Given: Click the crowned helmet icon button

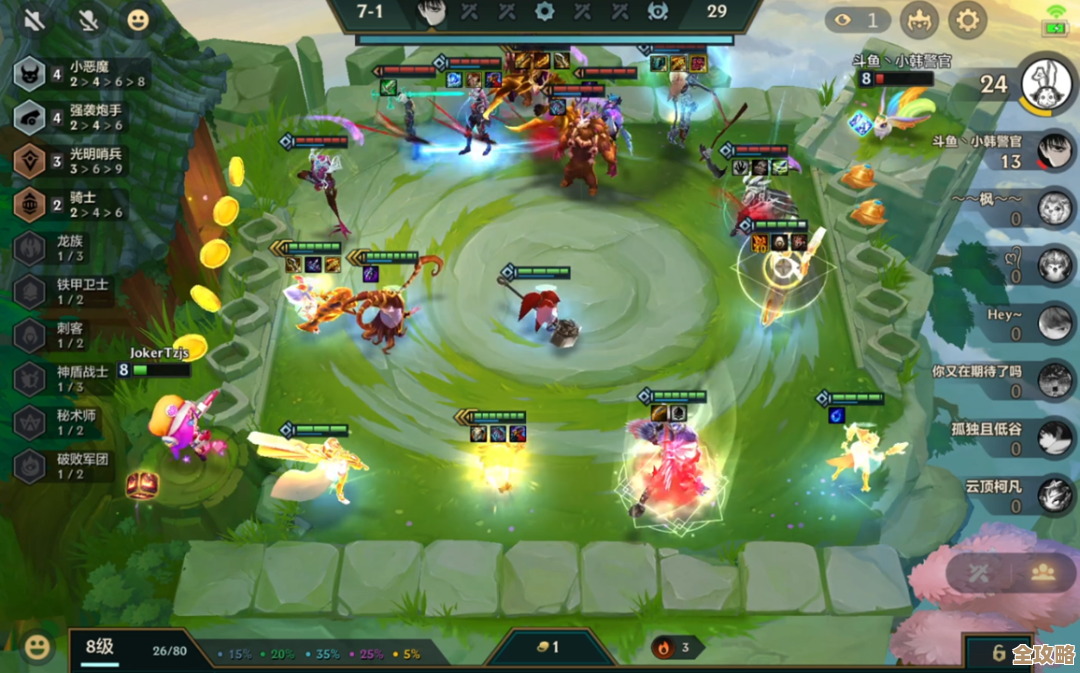Looking at the screenshot, I should [918, 19].
